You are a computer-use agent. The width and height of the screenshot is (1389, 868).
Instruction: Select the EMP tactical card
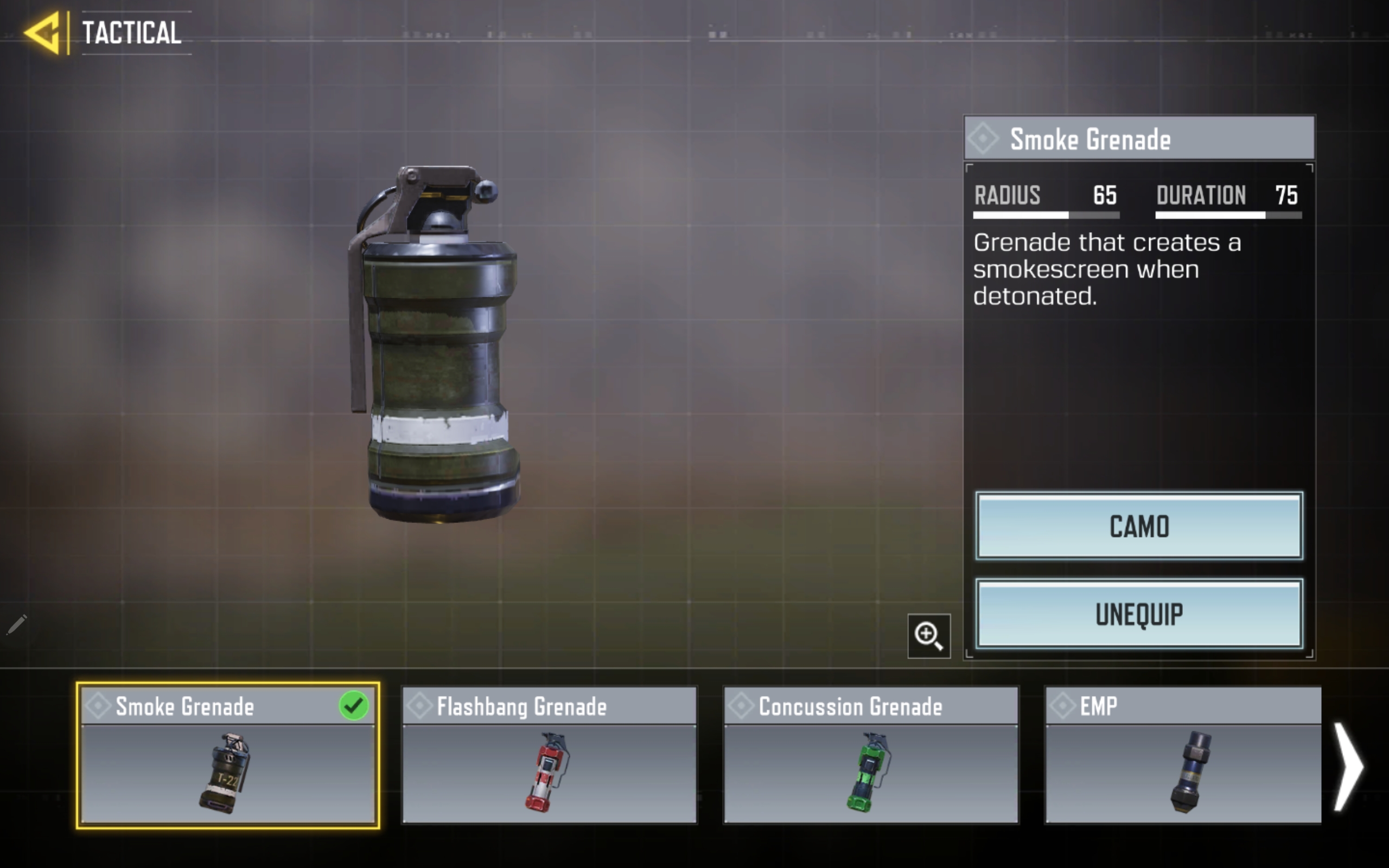(1183, 756)
